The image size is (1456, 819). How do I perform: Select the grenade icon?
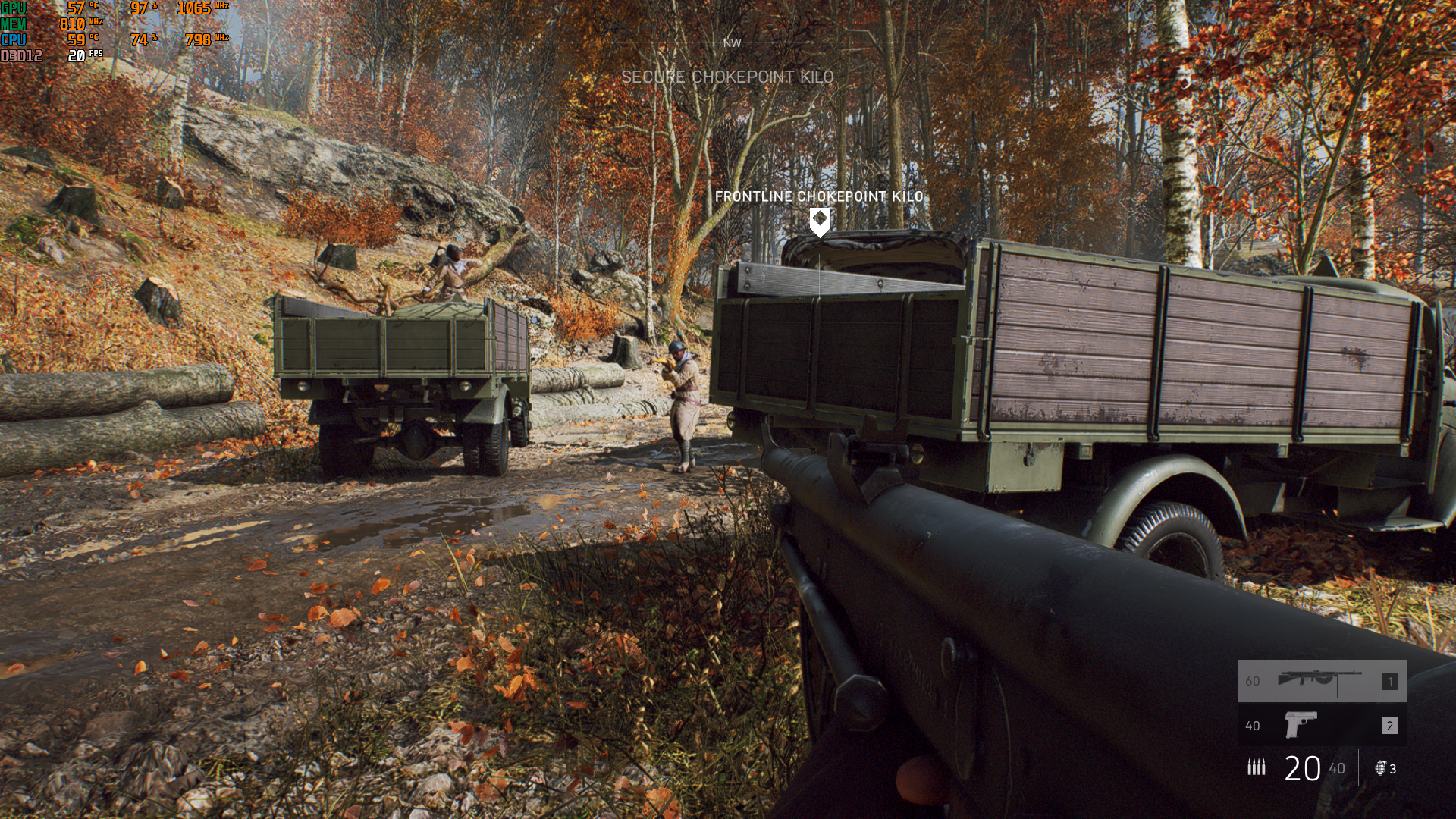tap(1381, 768)
